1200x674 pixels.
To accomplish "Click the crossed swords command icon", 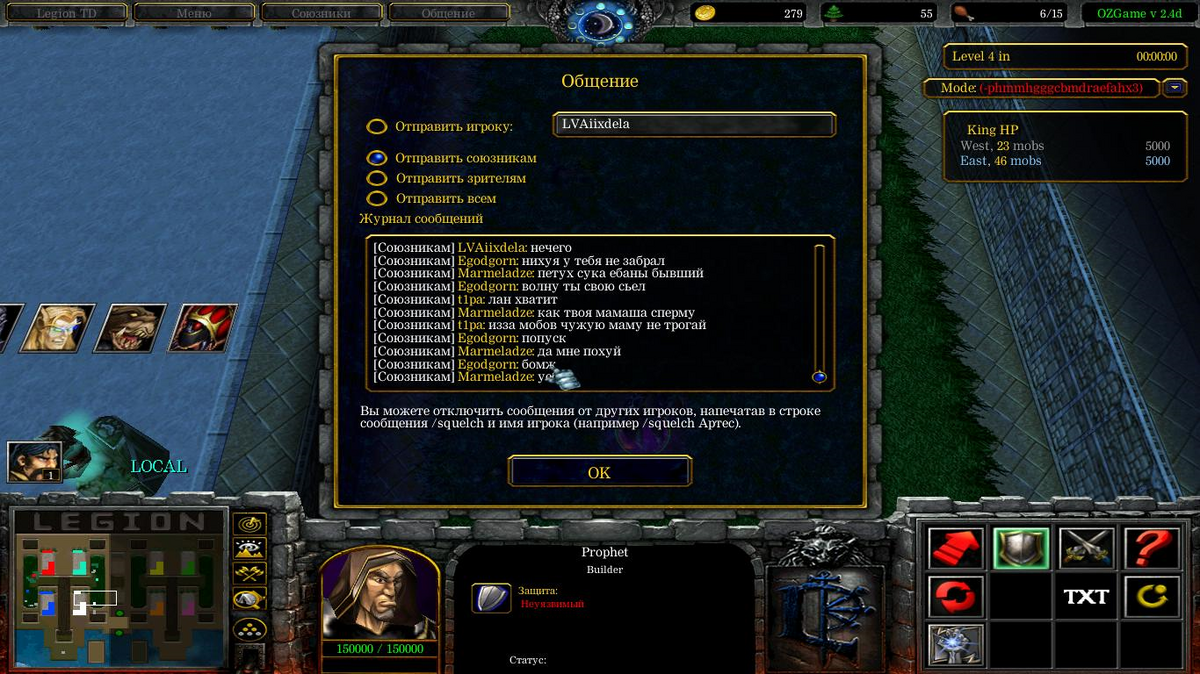I will pos(1086,548).
